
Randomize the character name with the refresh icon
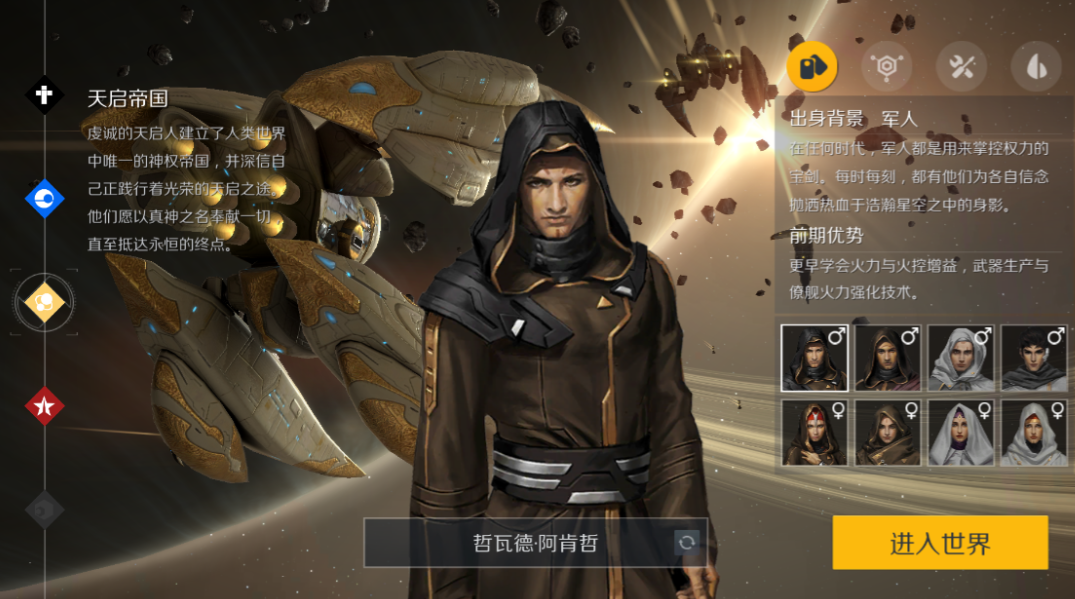[x=687, y=543]
